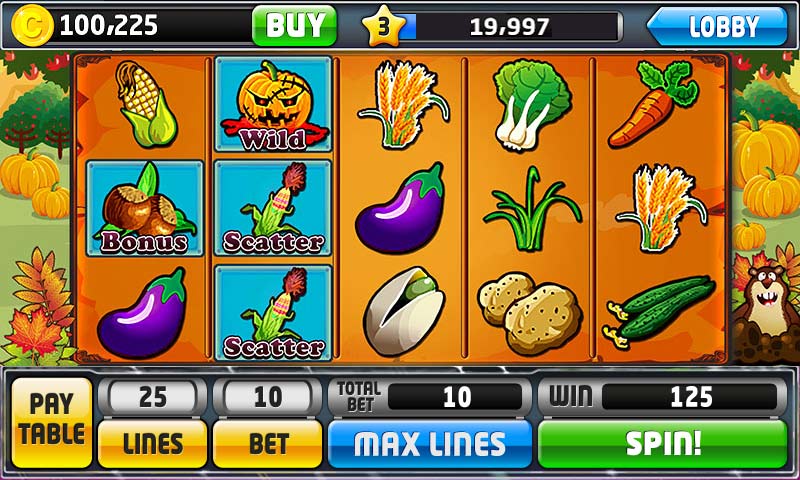Select MAX LINES
This screenshot has width=800, height=480.
pos(429,443)
